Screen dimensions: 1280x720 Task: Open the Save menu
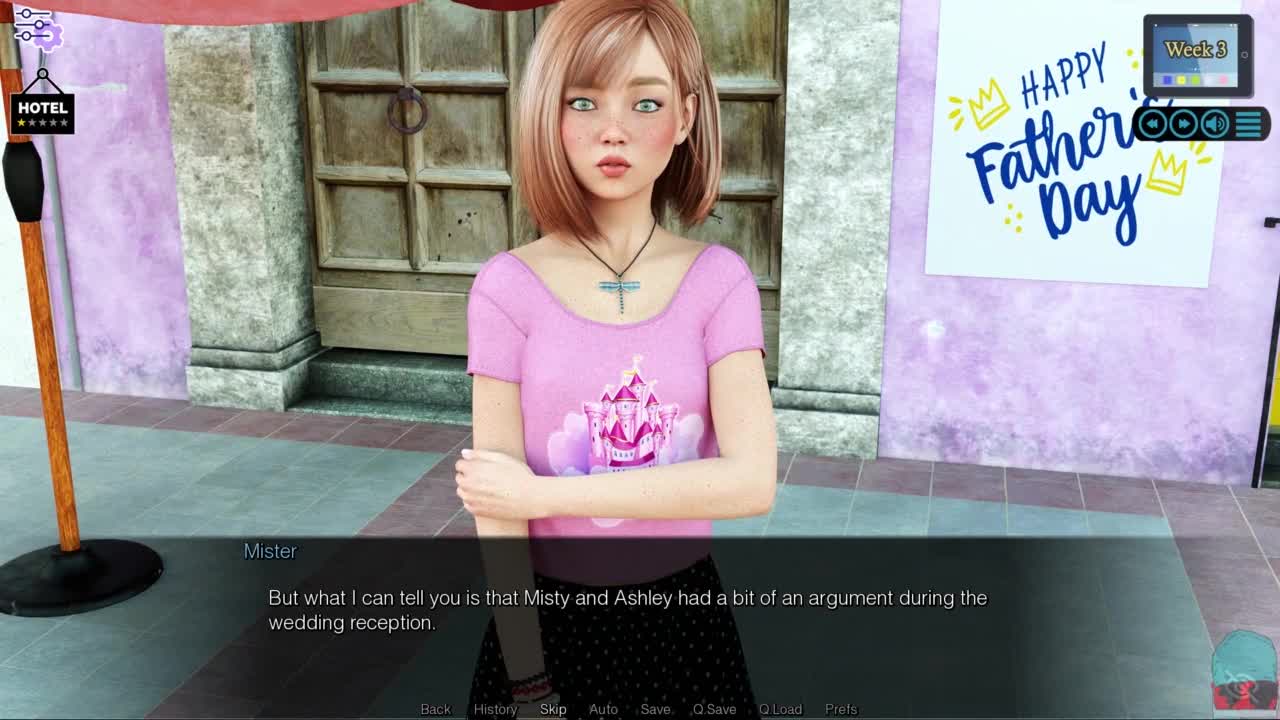tap(655, 709)
